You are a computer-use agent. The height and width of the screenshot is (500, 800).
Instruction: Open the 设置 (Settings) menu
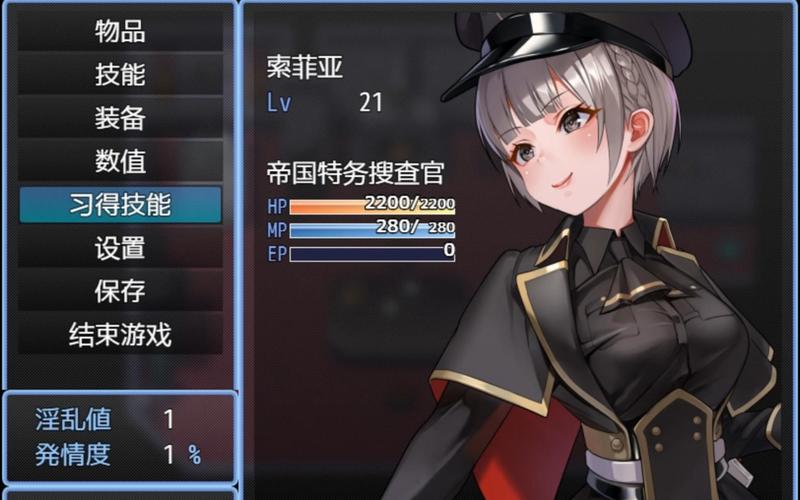click(120, 248)
